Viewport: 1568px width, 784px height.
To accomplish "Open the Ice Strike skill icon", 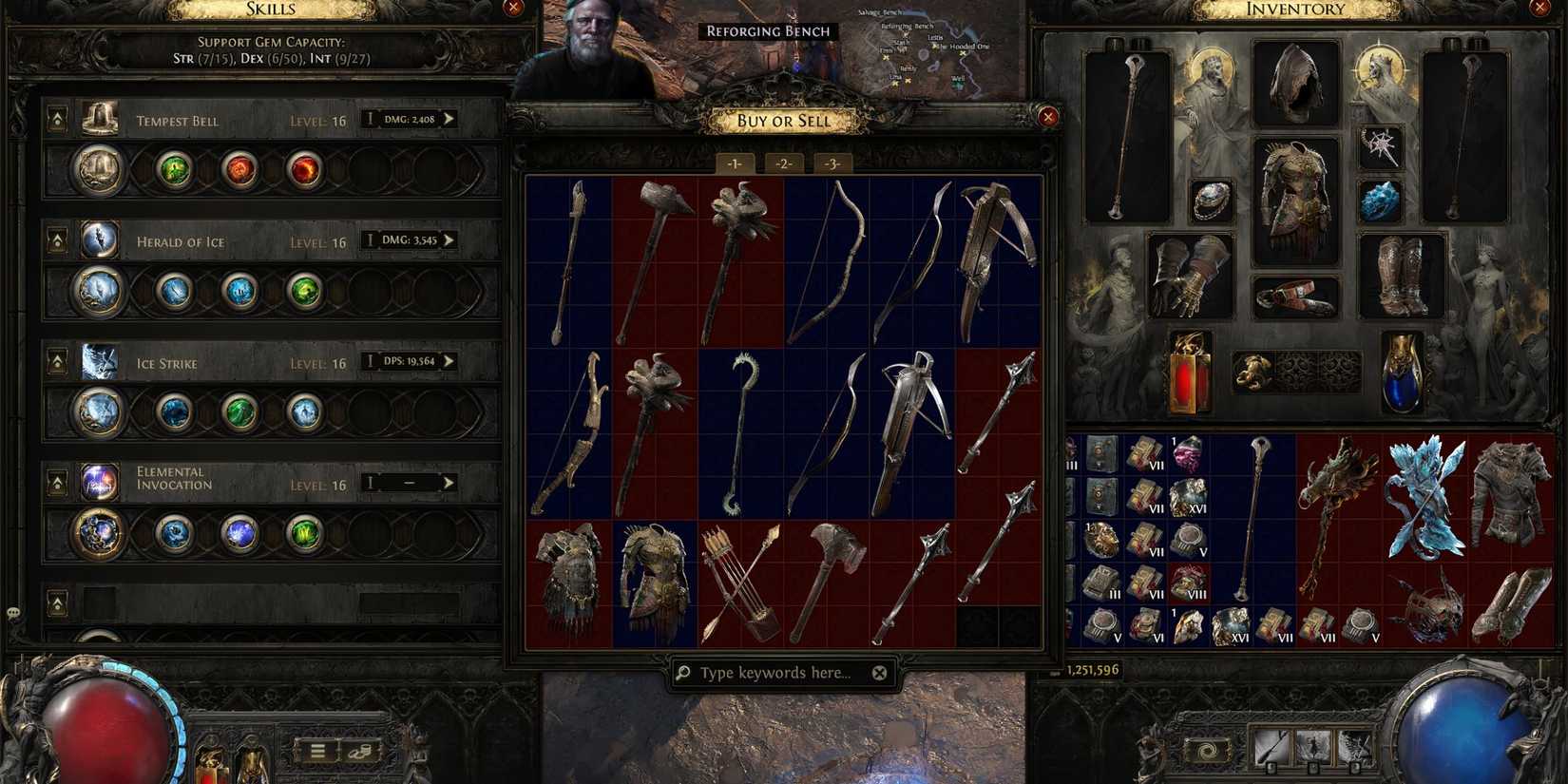I will (x=98, y=360).
